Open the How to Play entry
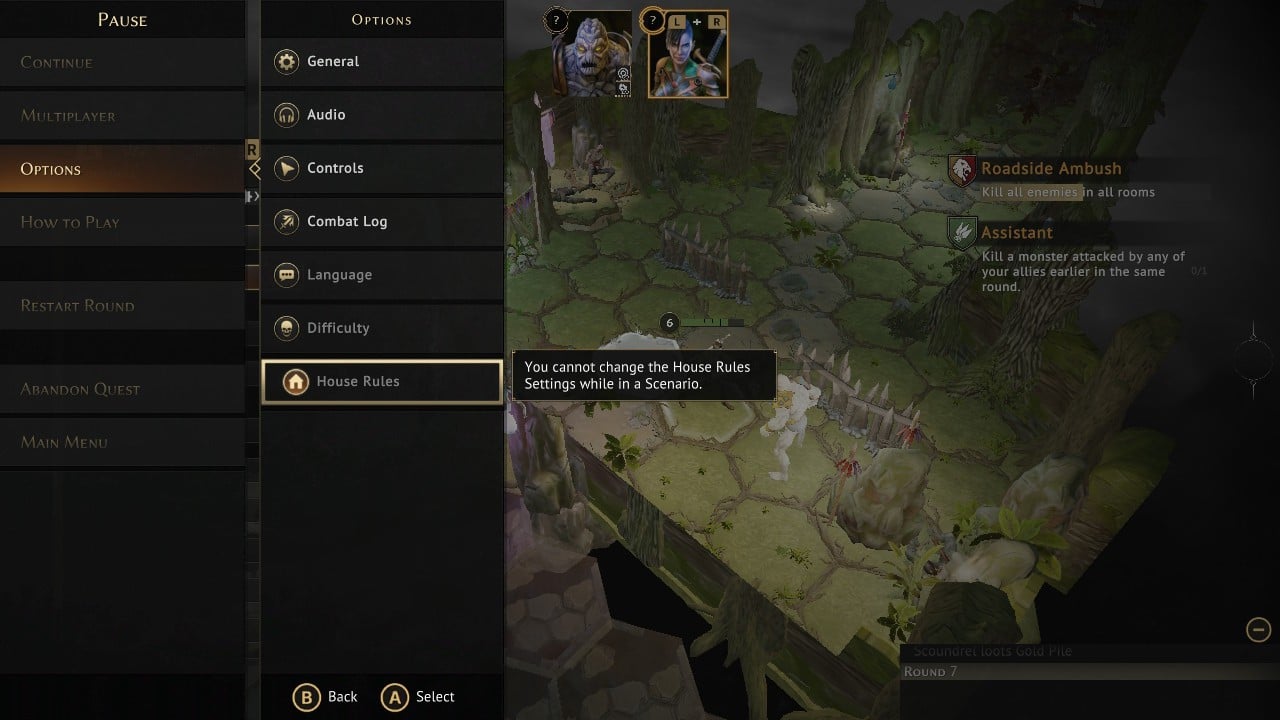Image resolution: width=1280 pixels, height=720 pixels. (70, 222)
